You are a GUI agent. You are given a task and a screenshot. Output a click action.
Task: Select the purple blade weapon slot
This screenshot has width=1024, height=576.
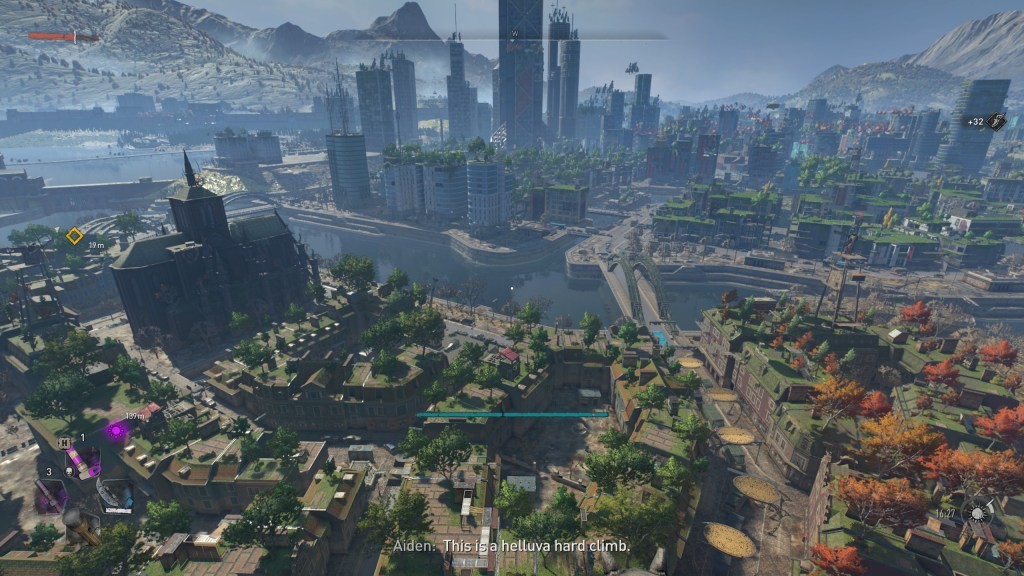tap(50, 495)
